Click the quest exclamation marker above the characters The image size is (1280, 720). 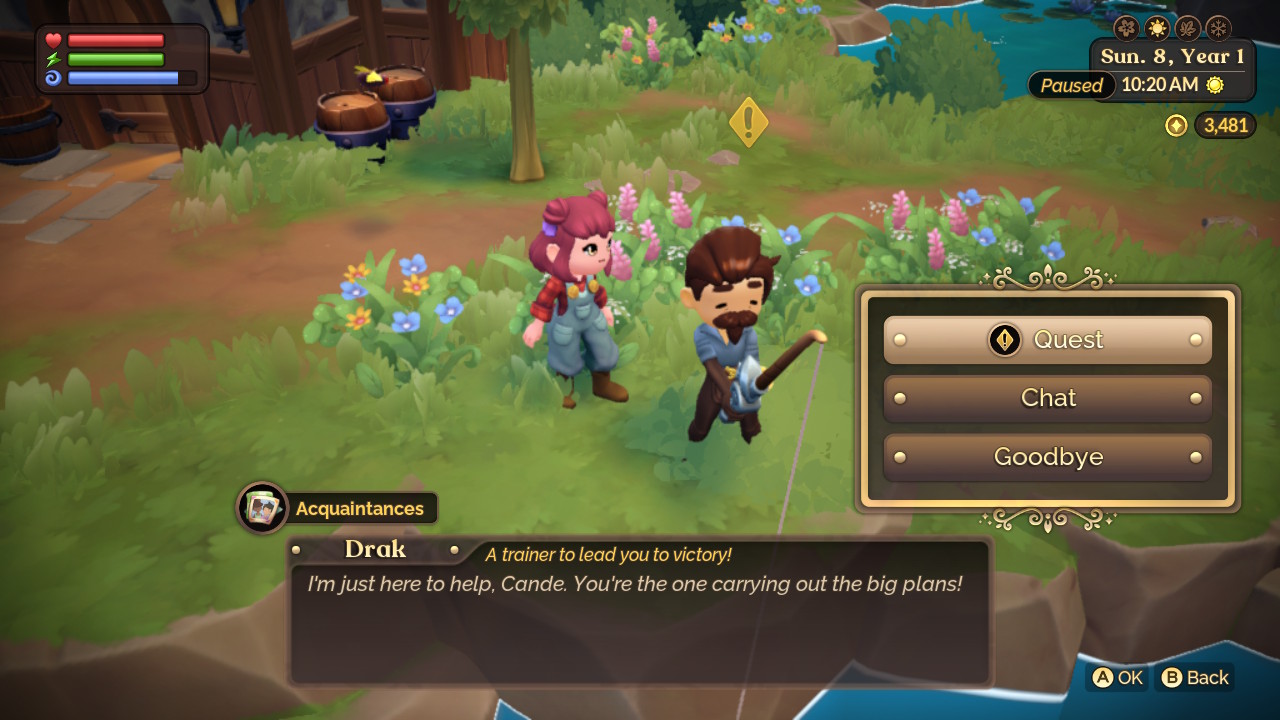point(748,122)
